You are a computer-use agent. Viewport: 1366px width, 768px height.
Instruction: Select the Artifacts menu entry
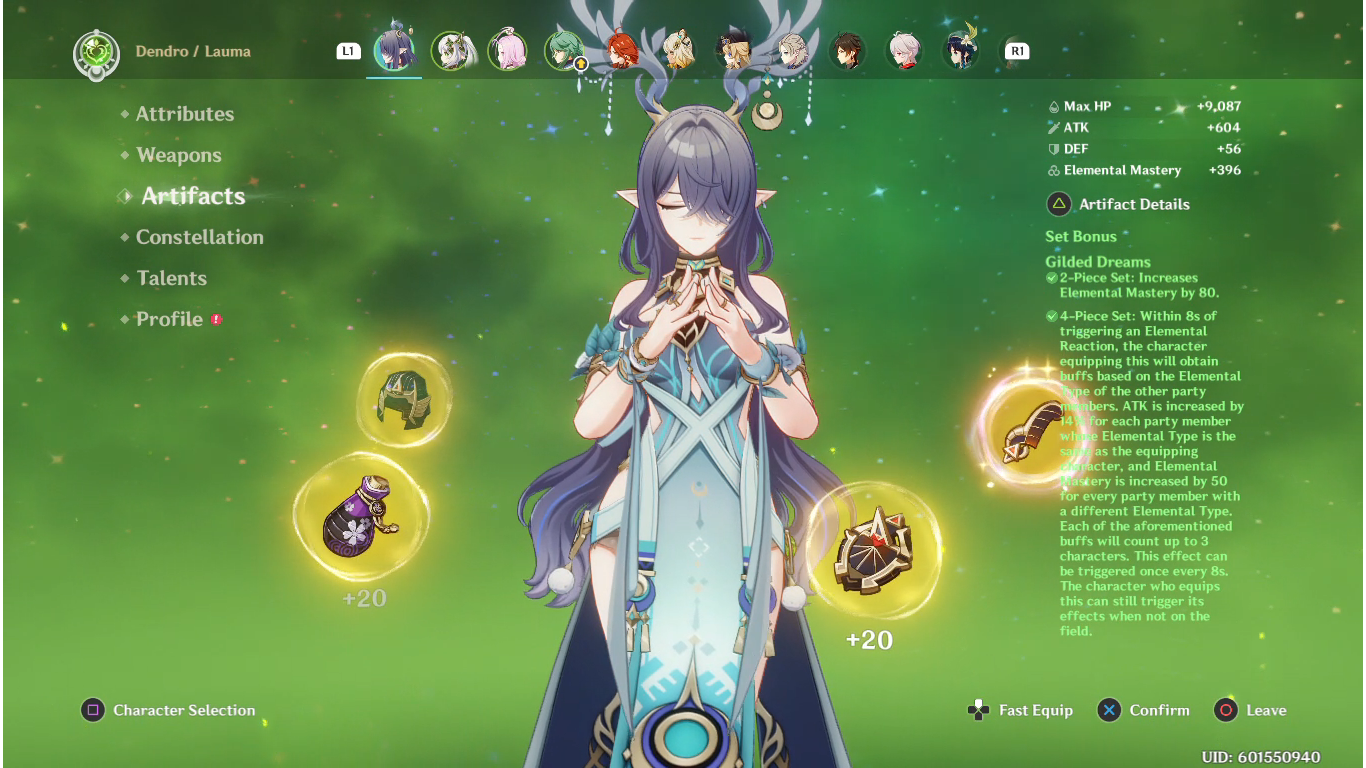(193, 196)
